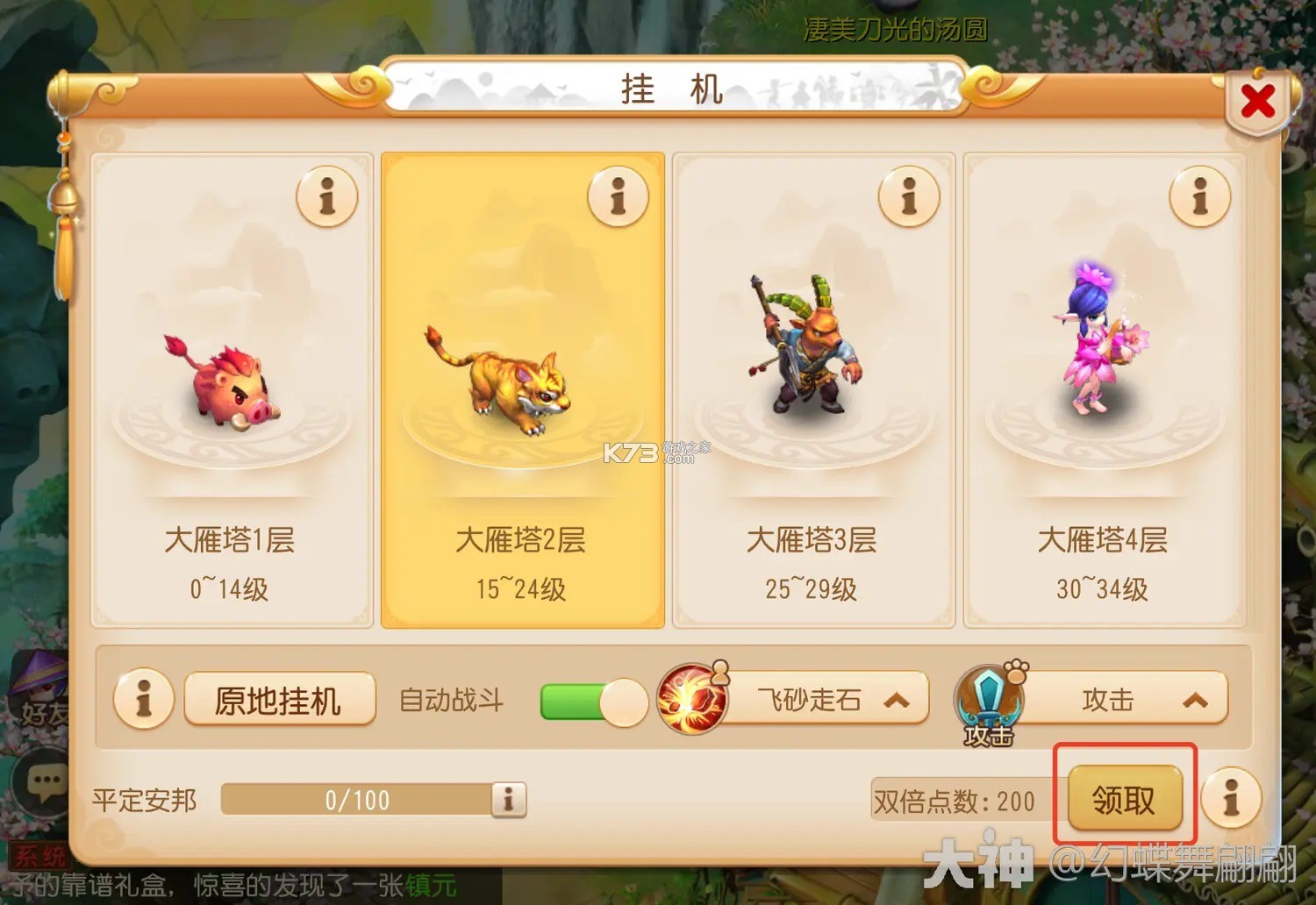Click the 平定安邦 progress bar
1316x905 pixels.
[355, 800]
